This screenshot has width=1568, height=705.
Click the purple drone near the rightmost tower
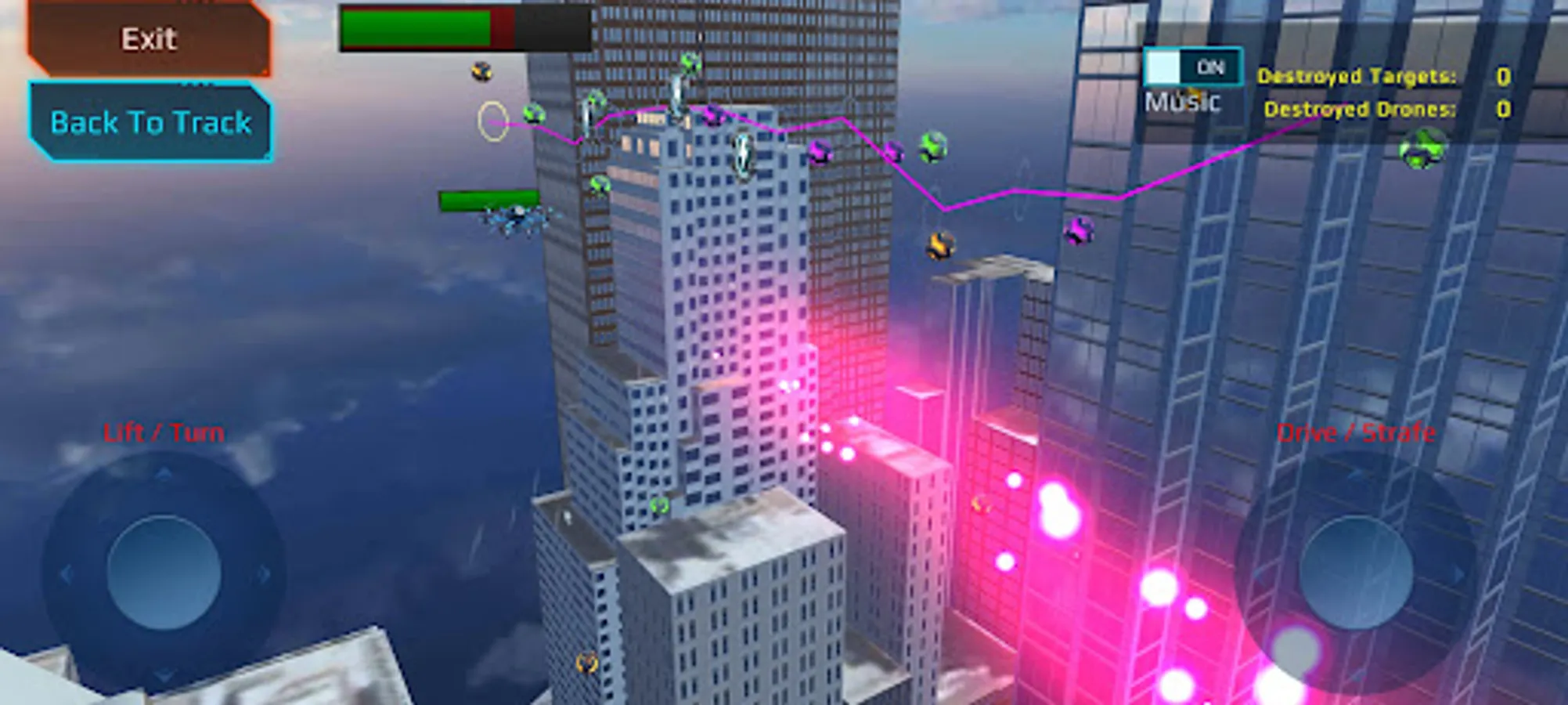click(1079, 230)
